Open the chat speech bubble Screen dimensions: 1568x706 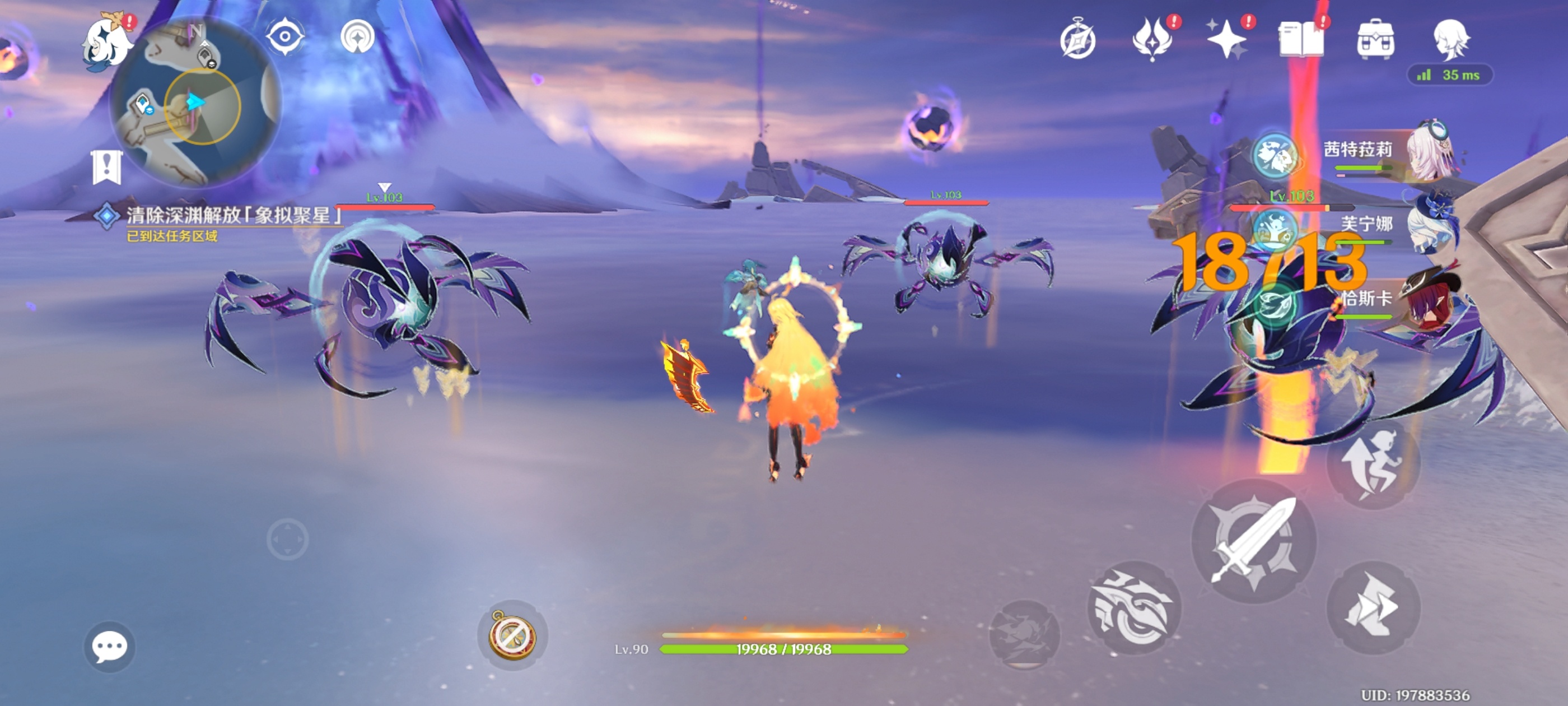(x=110, y=646)
